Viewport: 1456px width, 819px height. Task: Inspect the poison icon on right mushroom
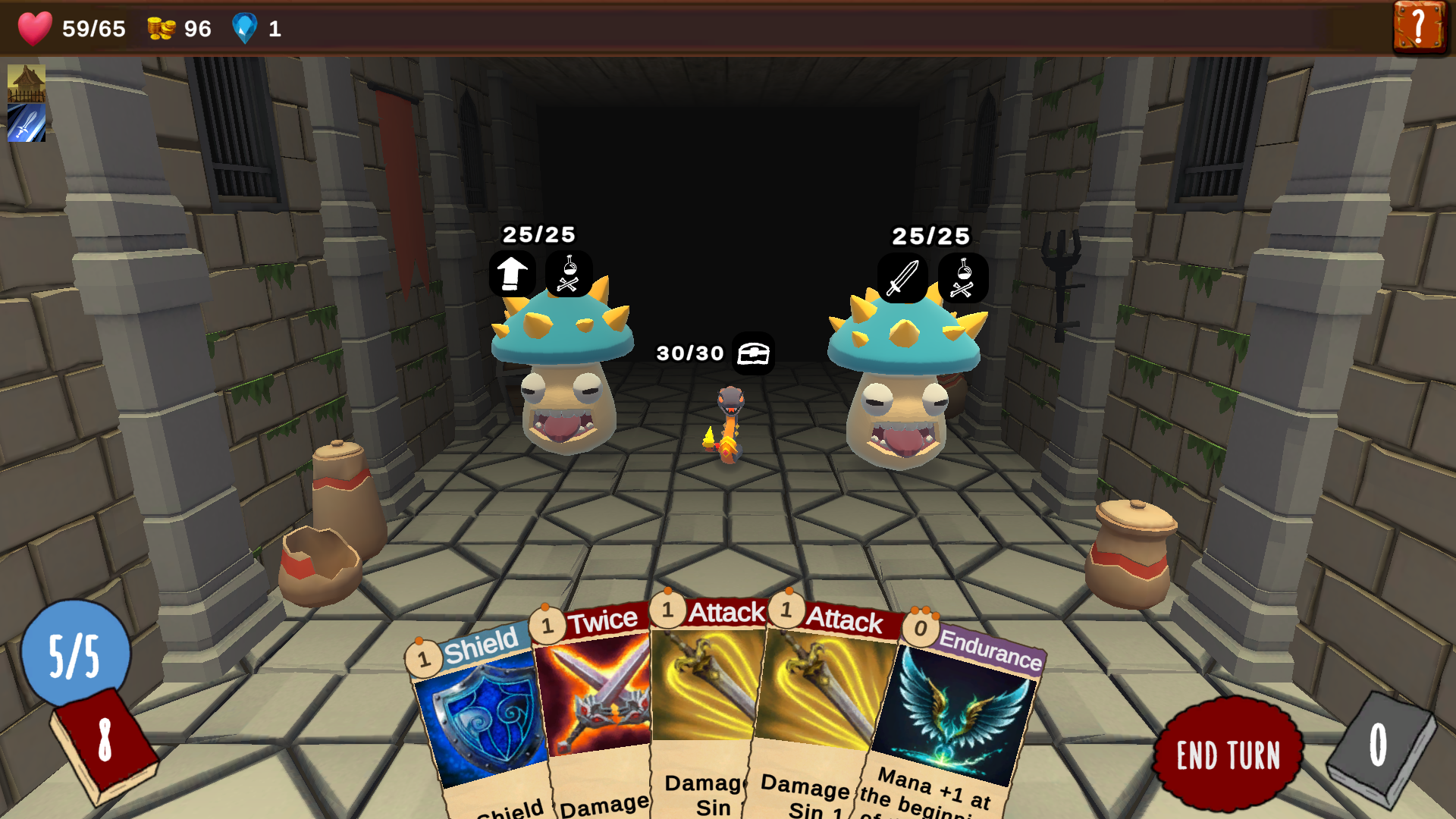point(963,278)
